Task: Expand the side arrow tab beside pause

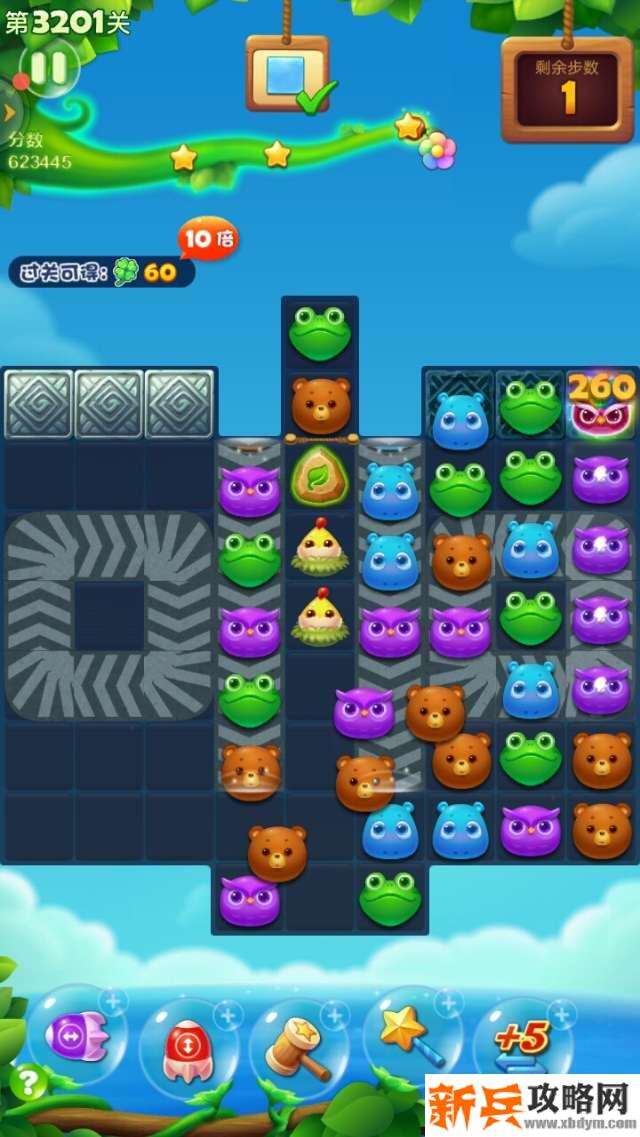Action: click(9, 112)
